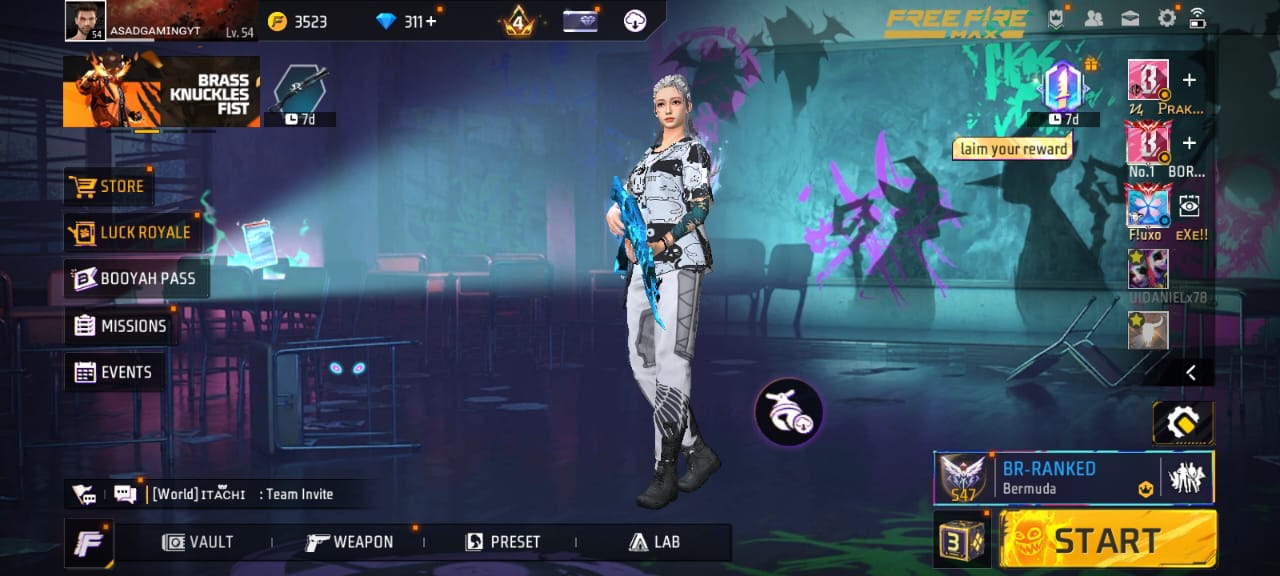The image size is (1280, 576).
Task: Collapse the friends list arrow
Action: [x=1191, y=372]
